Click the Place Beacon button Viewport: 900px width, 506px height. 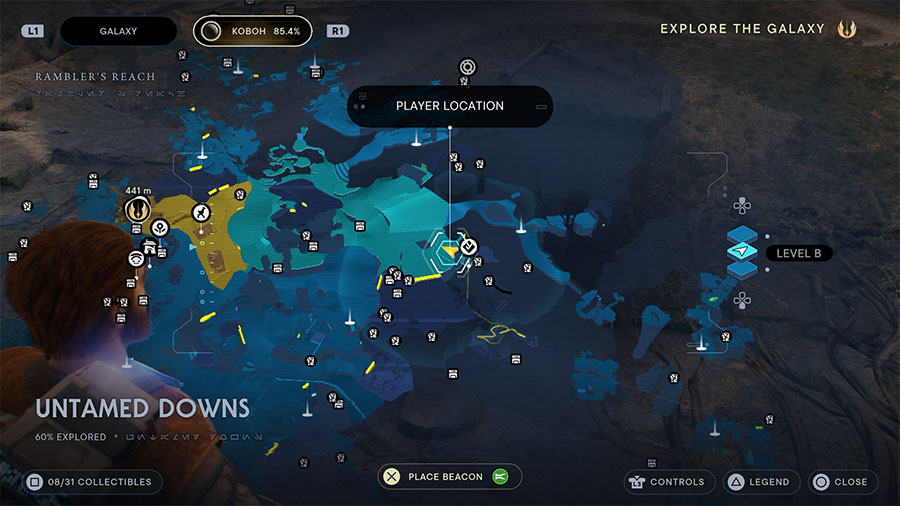tap(444, 477)
